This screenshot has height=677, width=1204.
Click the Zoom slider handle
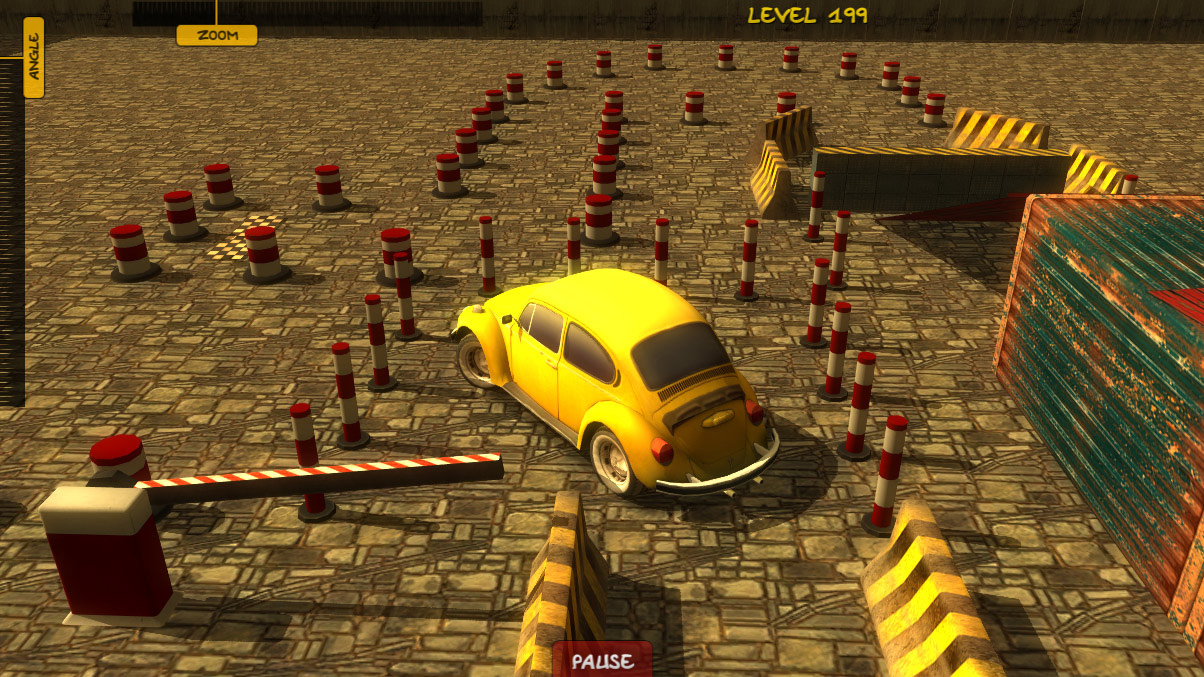point(217,35)
